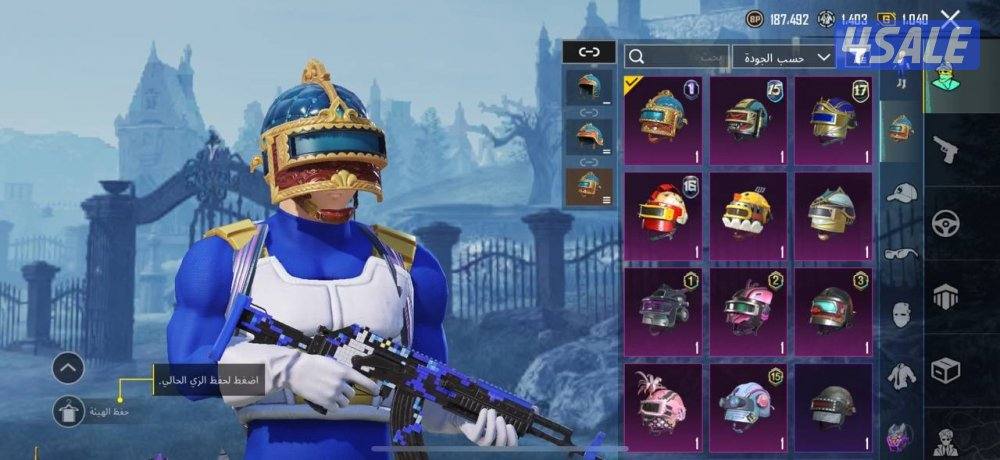This screenshot has height=460, width=1000.
Task: Open the sort-by-quality dropdown
Action: point(784,57)
